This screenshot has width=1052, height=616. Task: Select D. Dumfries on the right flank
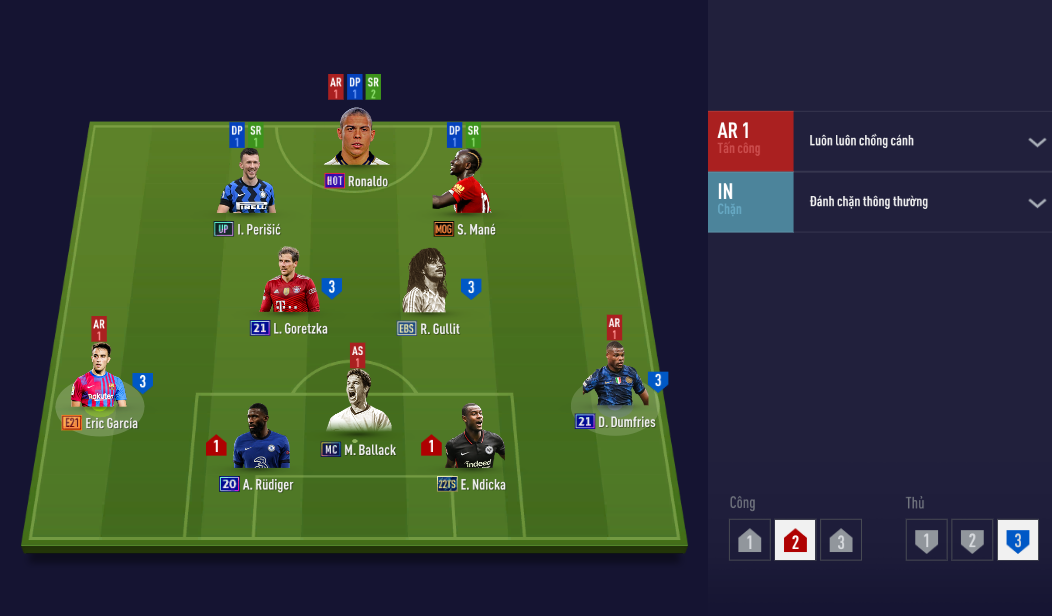point(613,378)
